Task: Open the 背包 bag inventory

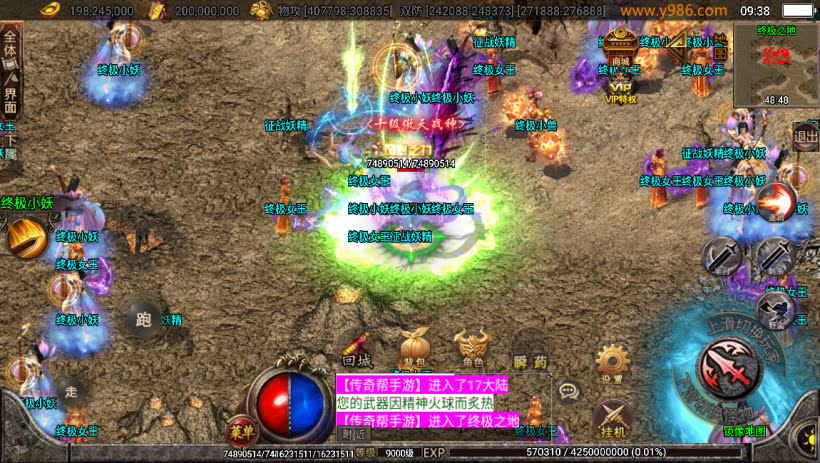Action: click(x=413, y=346)
